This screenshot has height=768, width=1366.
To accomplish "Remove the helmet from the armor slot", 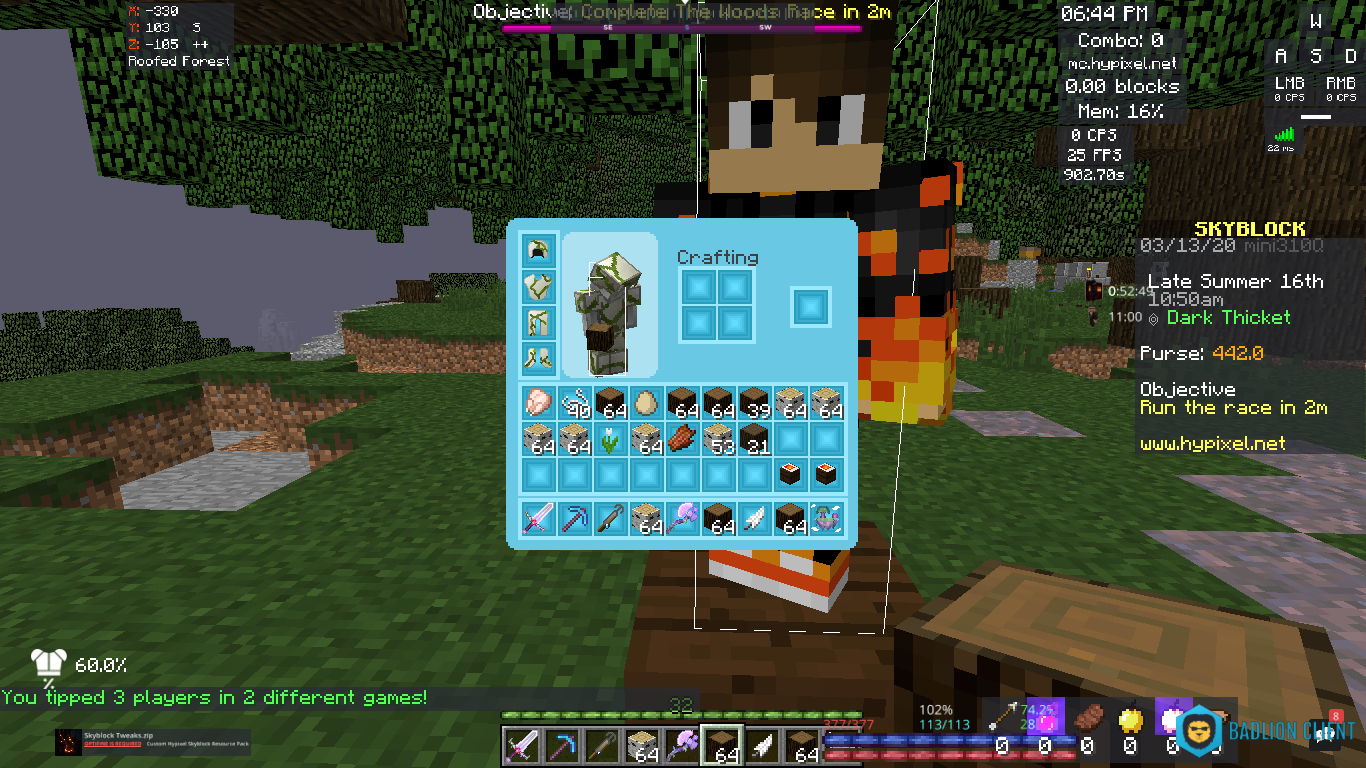I will coord(538,249).
